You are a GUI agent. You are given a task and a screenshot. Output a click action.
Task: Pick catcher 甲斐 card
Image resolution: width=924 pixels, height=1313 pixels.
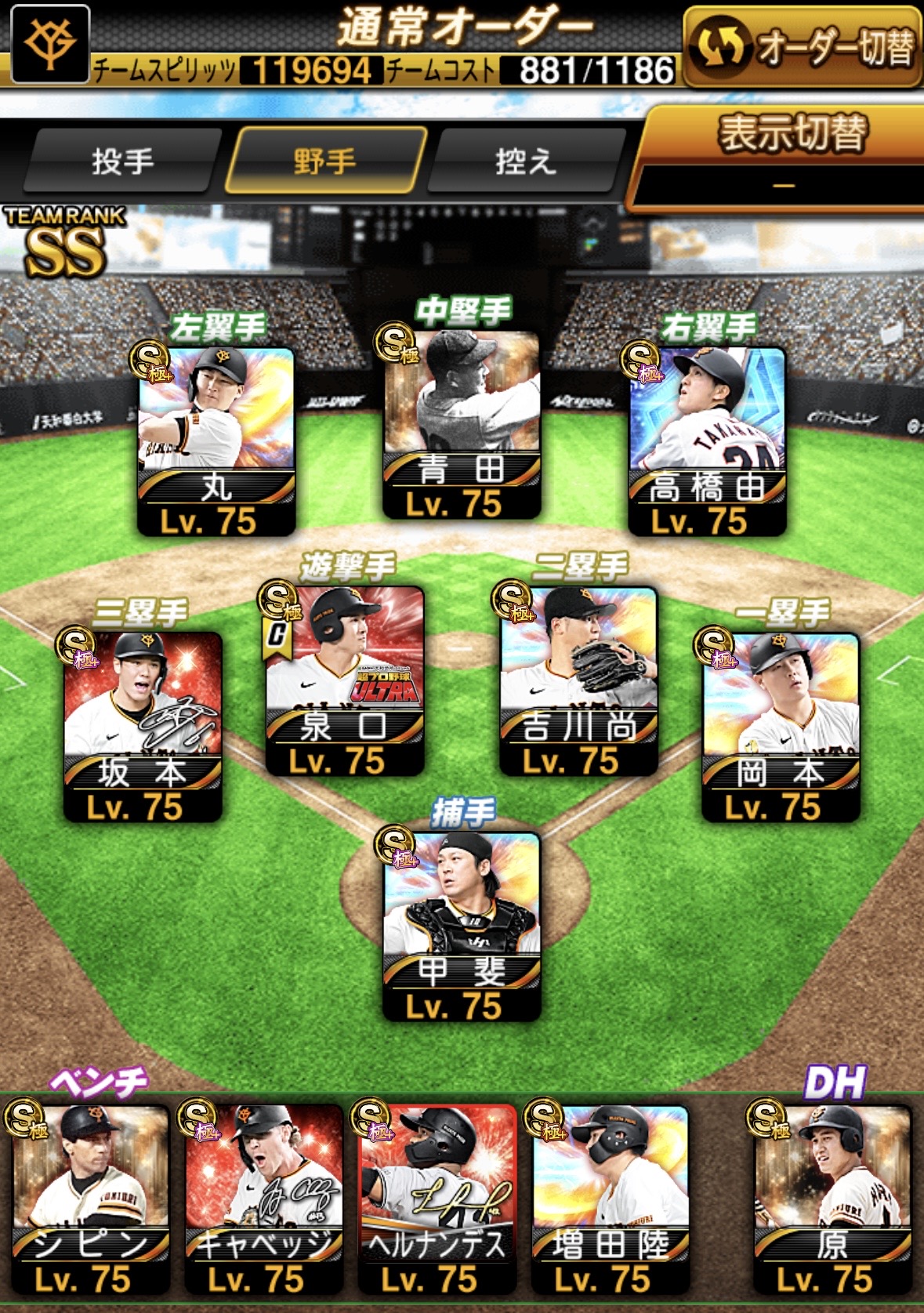(462, 926)
